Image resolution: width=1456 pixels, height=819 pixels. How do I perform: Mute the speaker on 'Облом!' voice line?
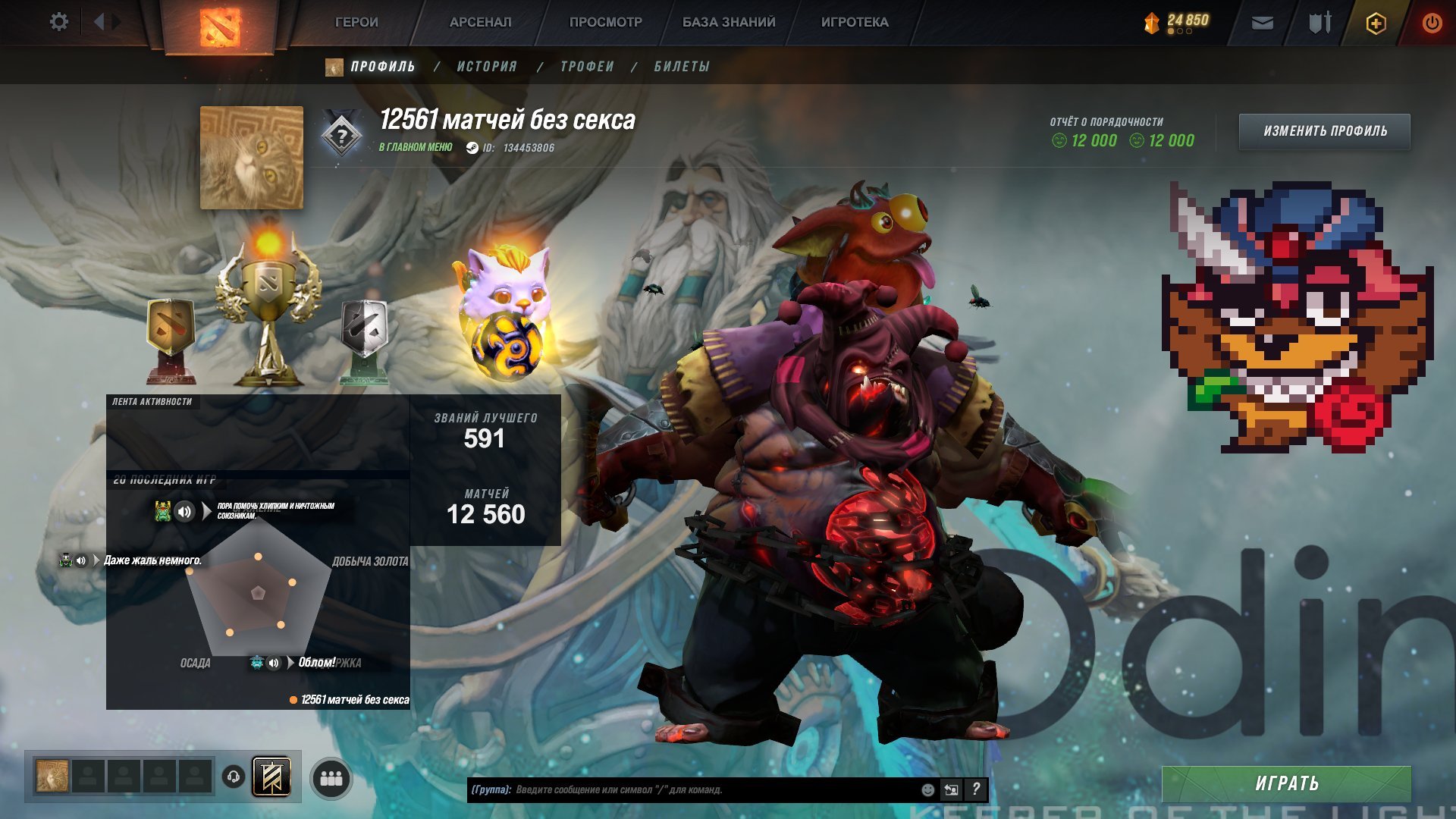click(274, 663)
